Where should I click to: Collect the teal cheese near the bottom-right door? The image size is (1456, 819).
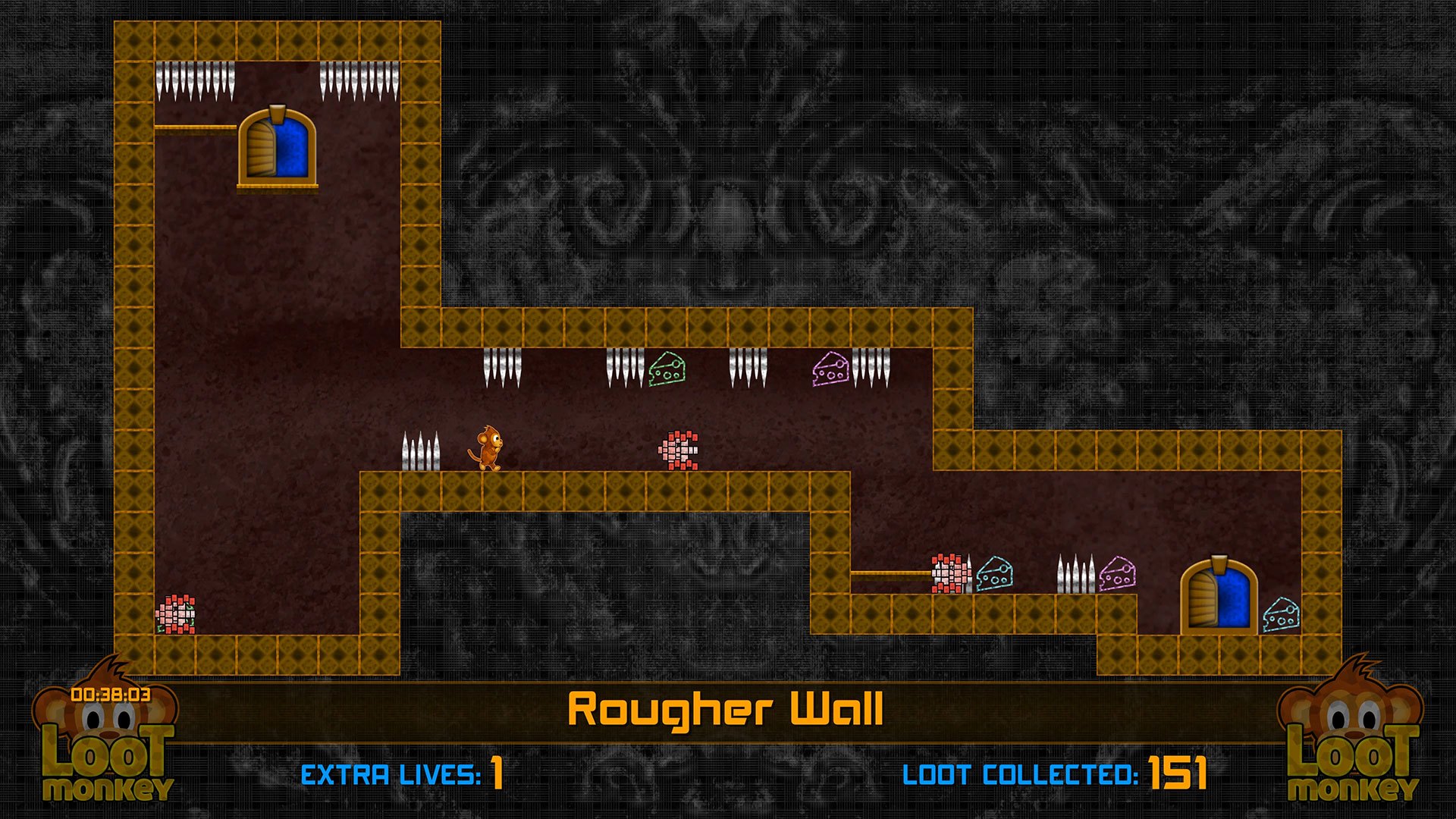[1282, 616]
